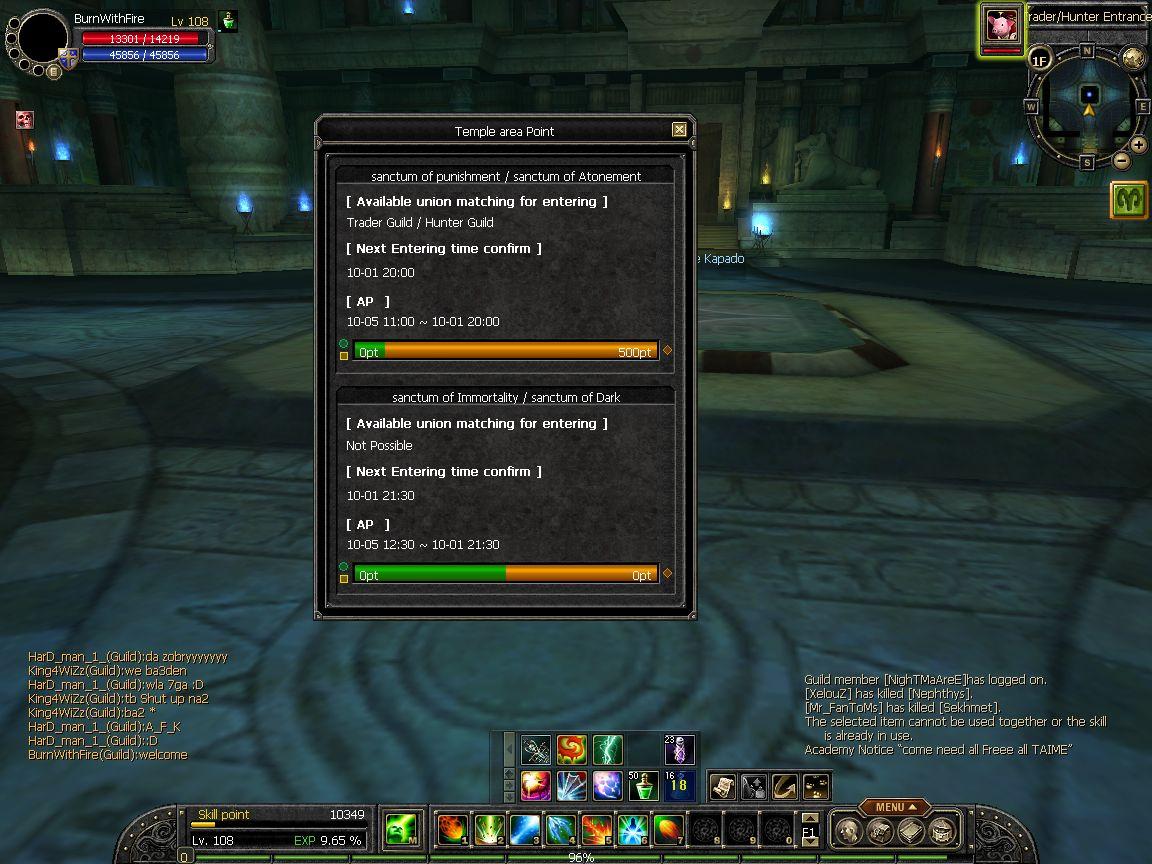Image resolution: width=1152 pixels, height=864 pixels.
Task: Open the world map globe button
Action: pyautogui.click(x=1133, y=57)
